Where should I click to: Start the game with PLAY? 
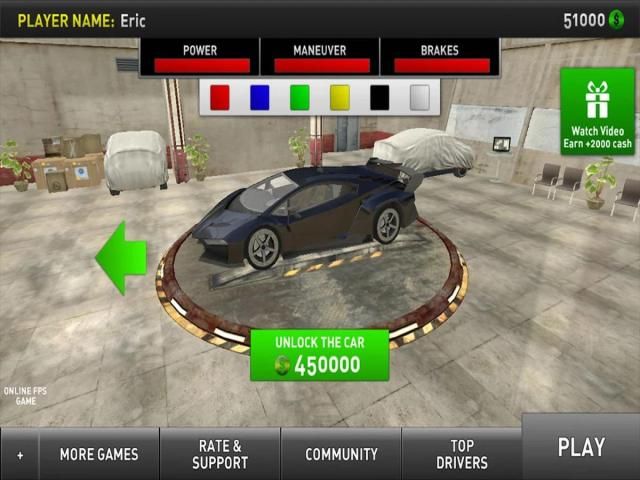click(x=580, y=448)
